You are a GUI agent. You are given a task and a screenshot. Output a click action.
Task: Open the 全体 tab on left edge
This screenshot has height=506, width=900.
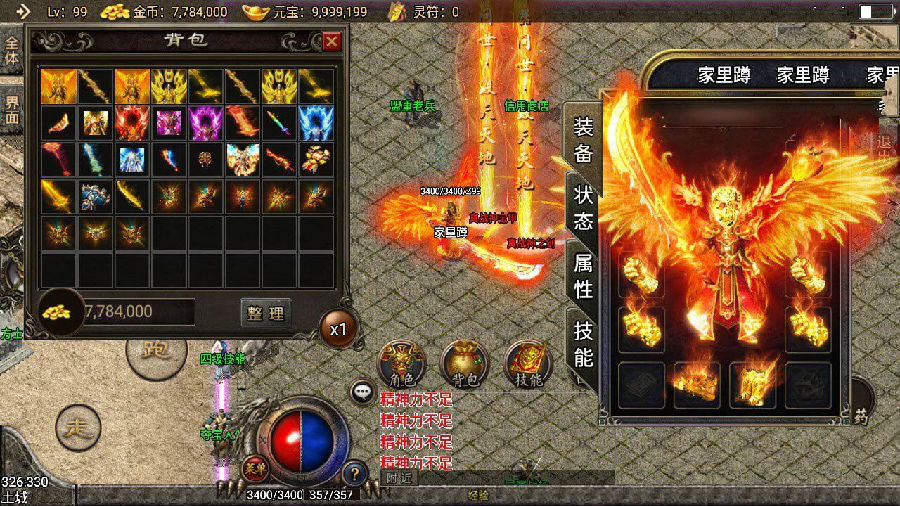tap(11, 52)
